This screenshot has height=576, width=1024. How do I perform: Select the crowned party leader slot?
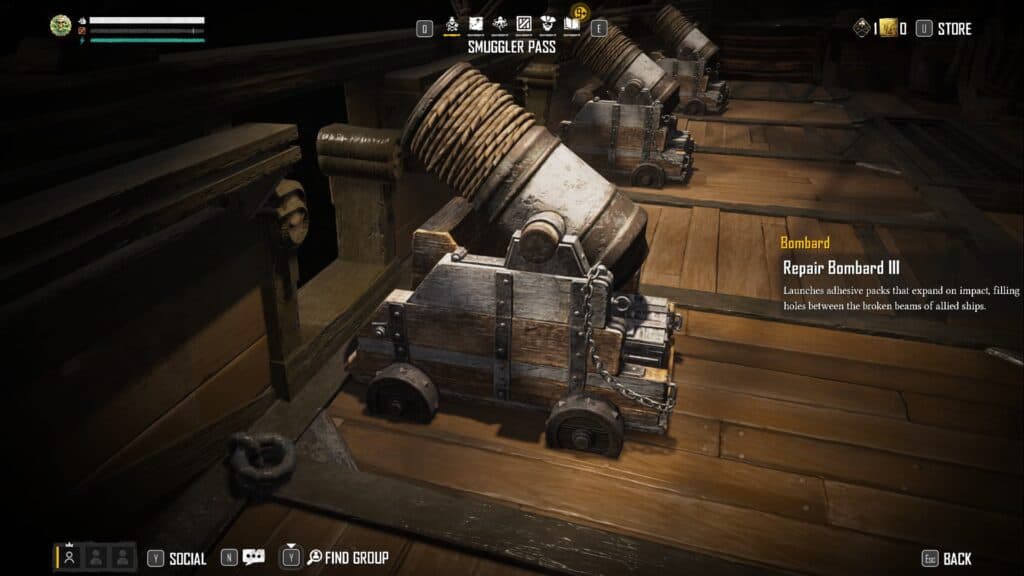pyautogui.click(x=70, y=557)
